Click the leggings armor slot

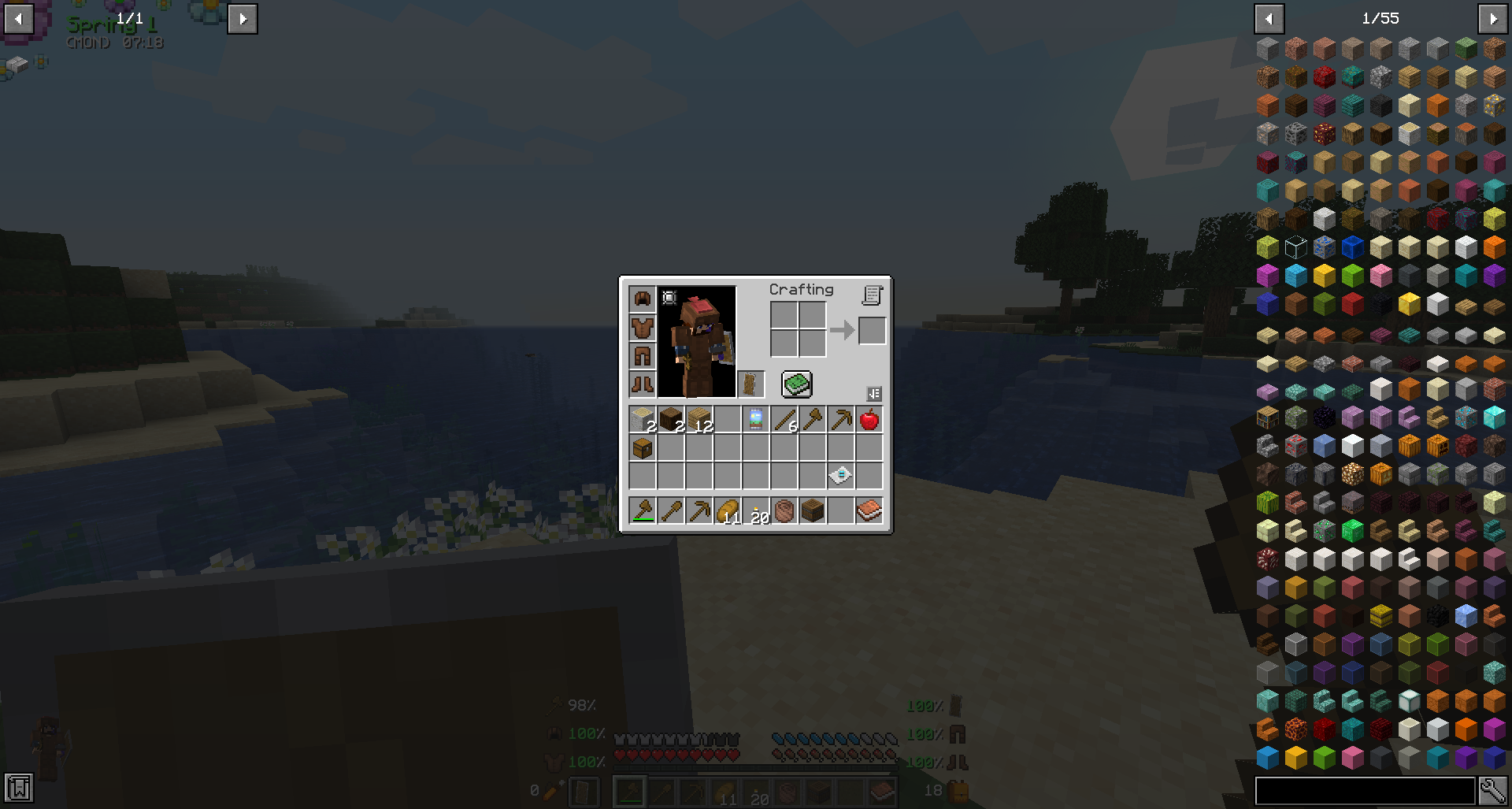pos(642,355)
